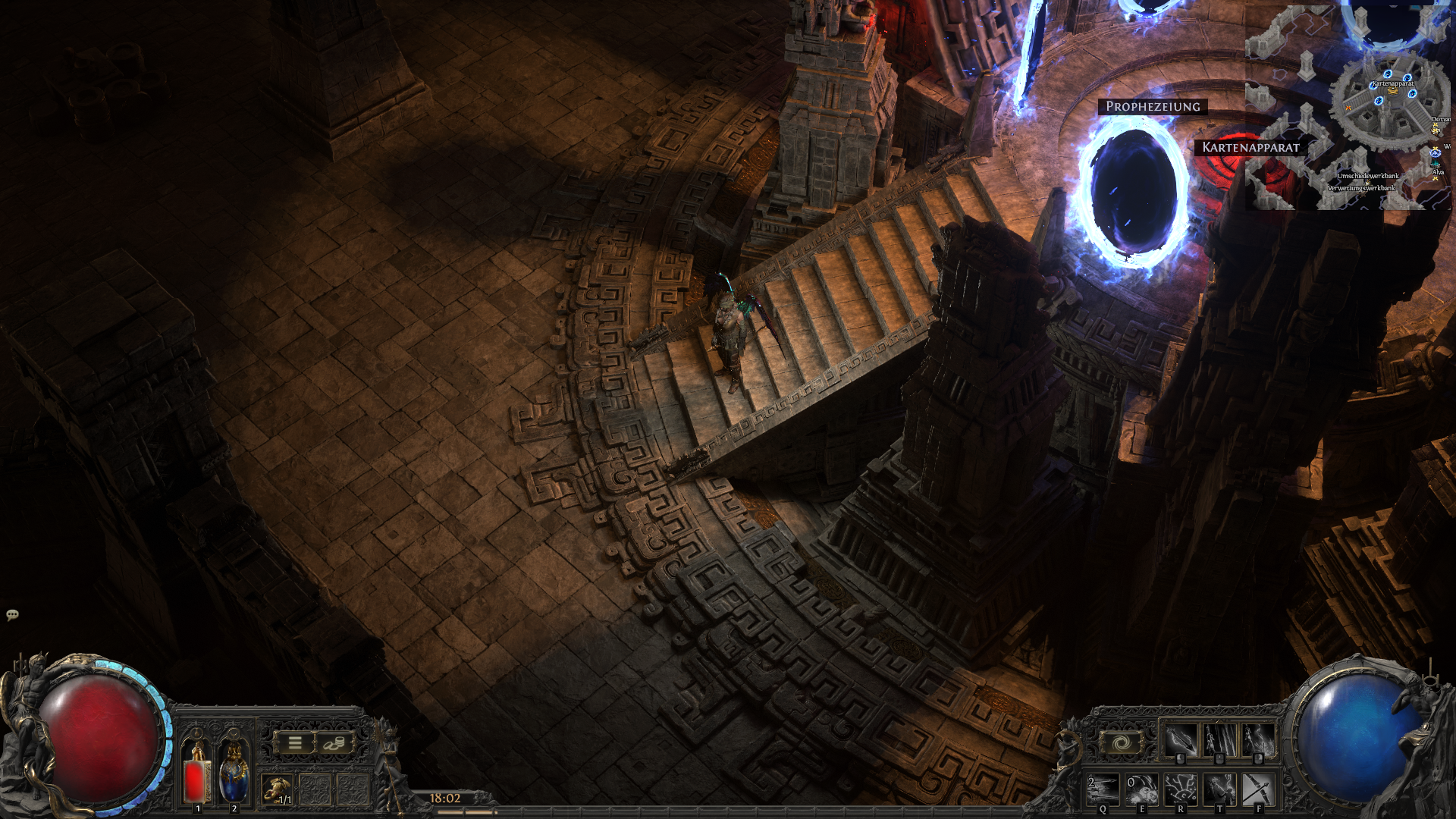This screenshot has height=819, width=1456.
Task: Activate the lightning figure skill on T
Action: (x=1219, y=789)
